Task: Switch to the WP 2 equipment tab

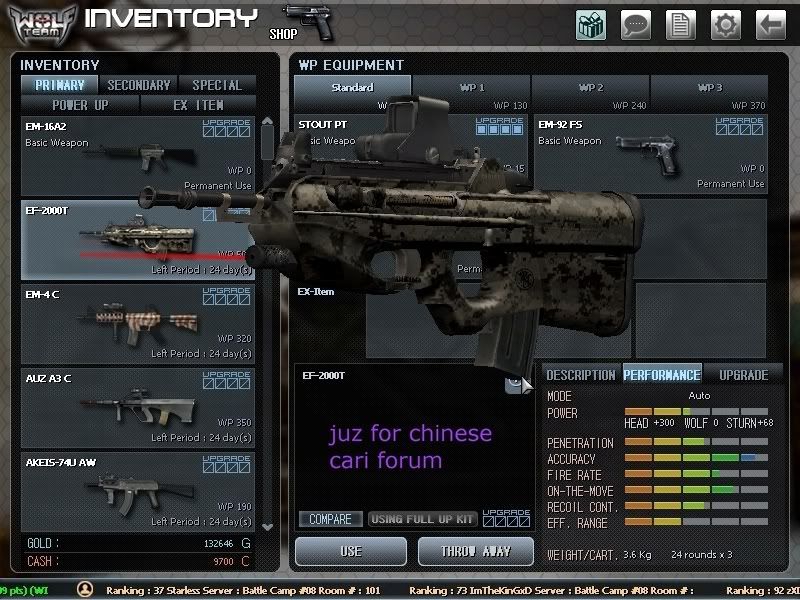Action: (x=590, y=88)
